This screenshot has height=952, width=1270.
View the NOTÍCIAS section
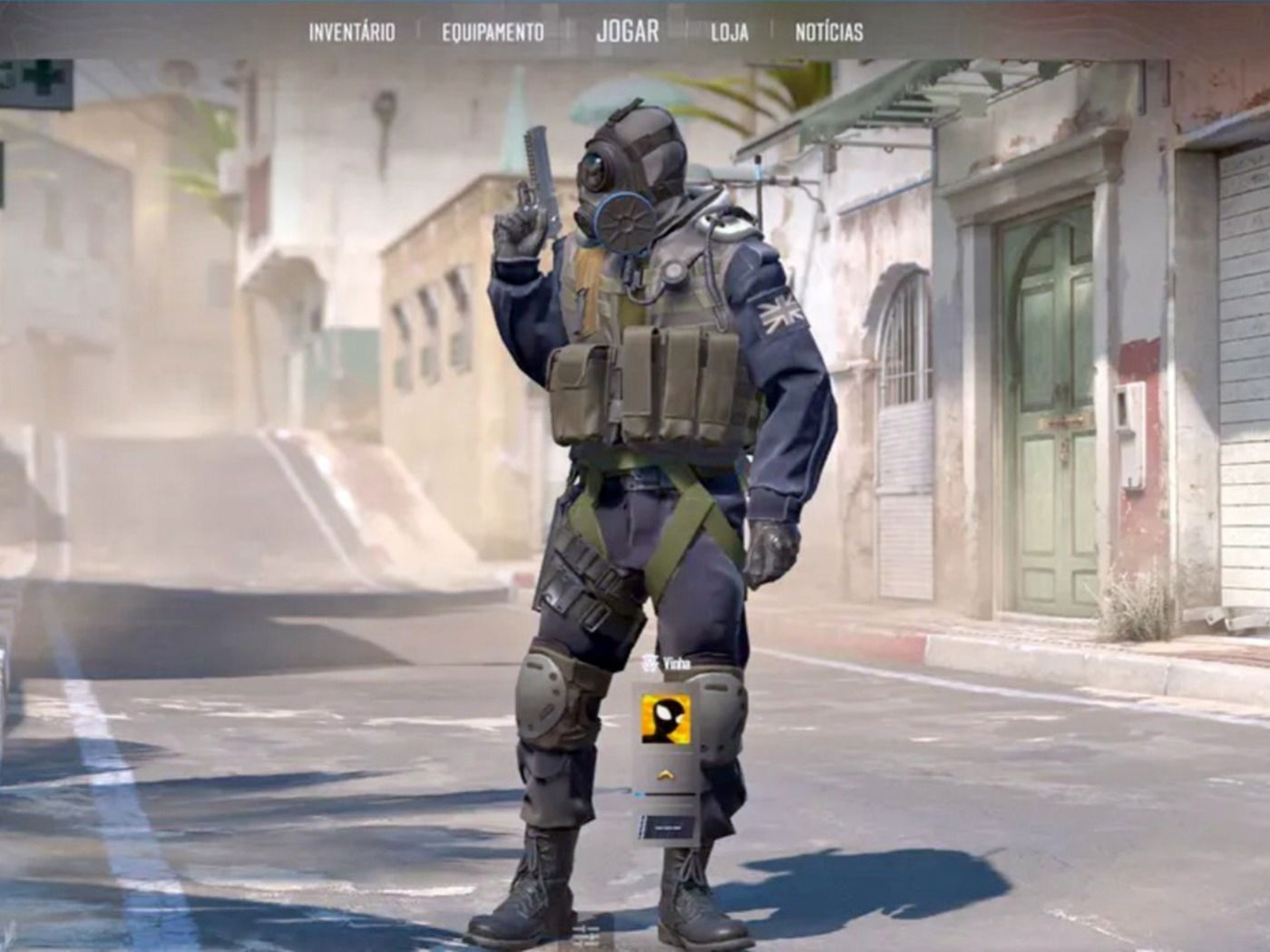828,34
